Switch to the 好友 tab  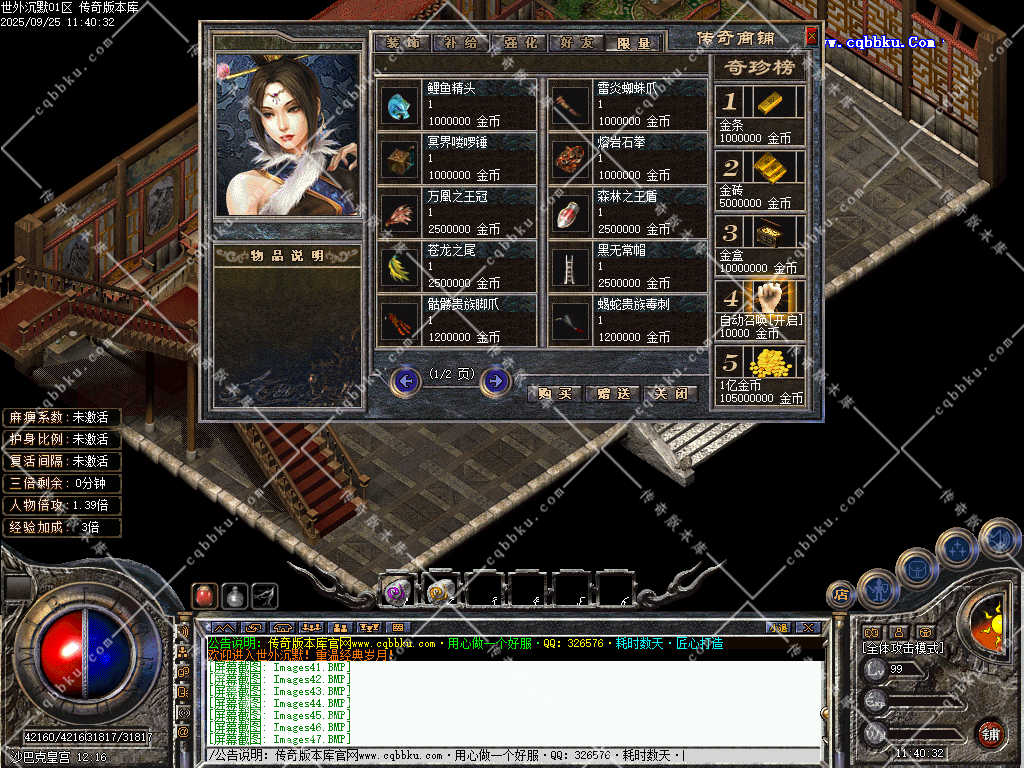tap(576, 43)
